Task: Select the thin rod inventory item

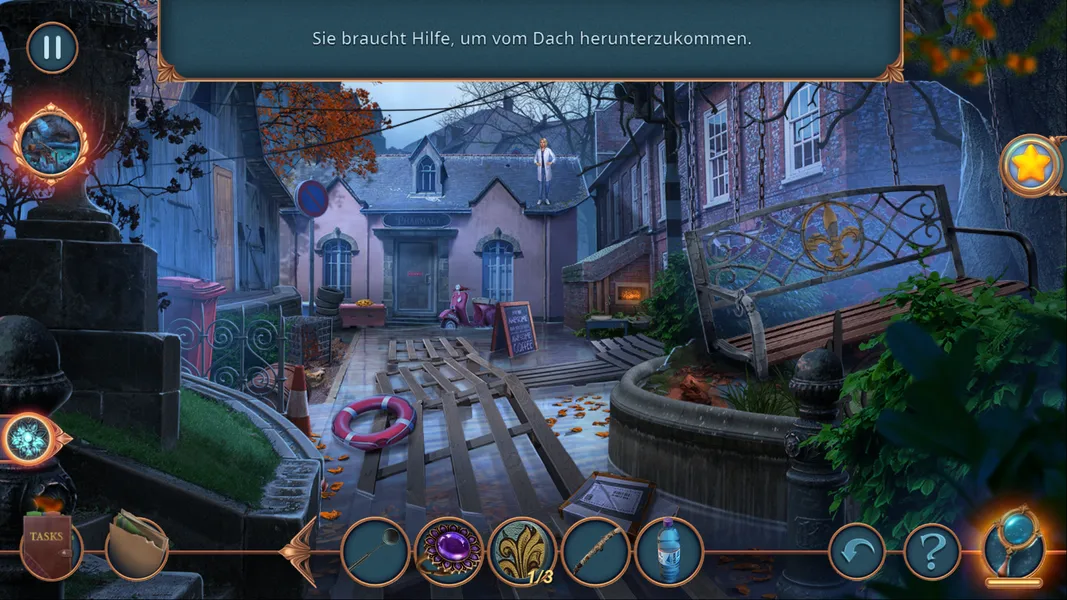Action: (x=375, y=551)
